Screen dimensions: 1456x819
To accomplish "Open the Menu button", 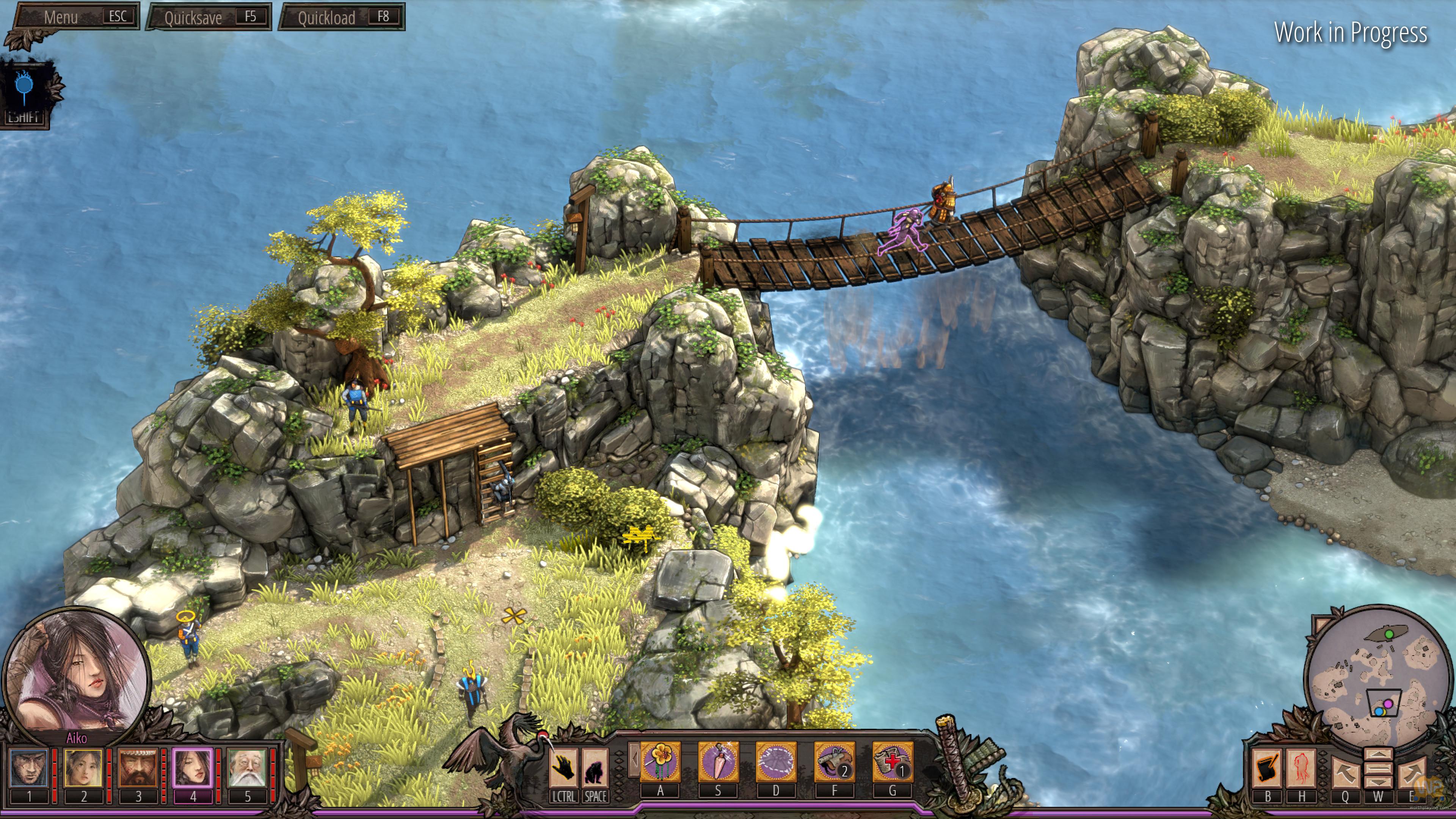I will tap(76, 17).
